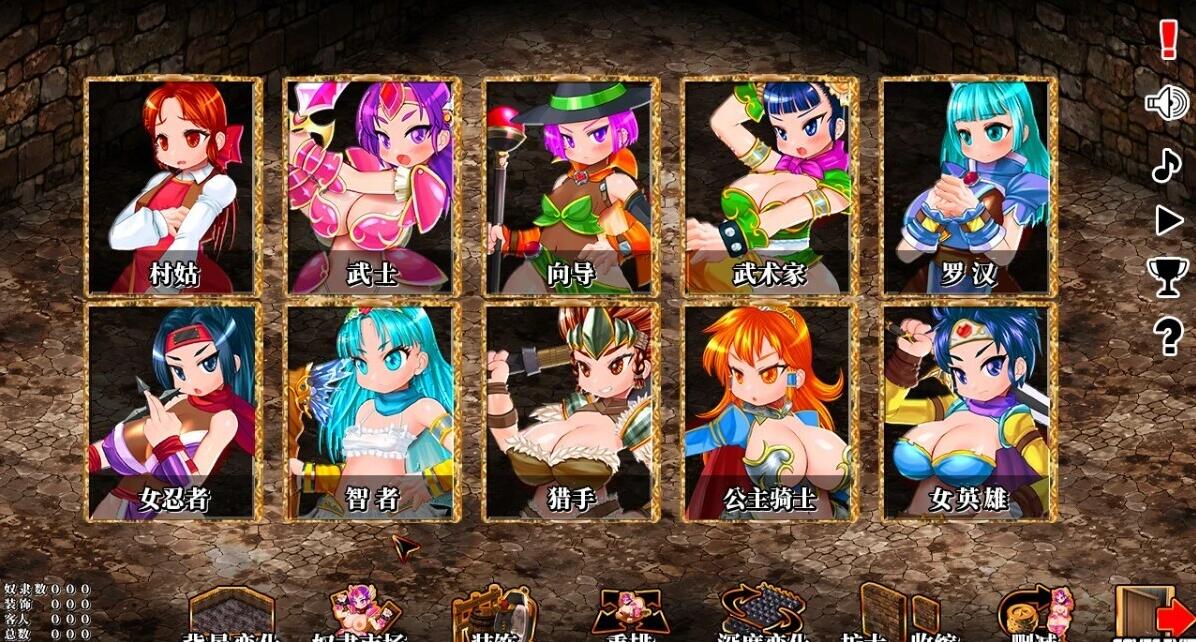Pick the 女英雄 heroine character card
The width and height of the screenshot is (1196, 642).
(967, 412)
